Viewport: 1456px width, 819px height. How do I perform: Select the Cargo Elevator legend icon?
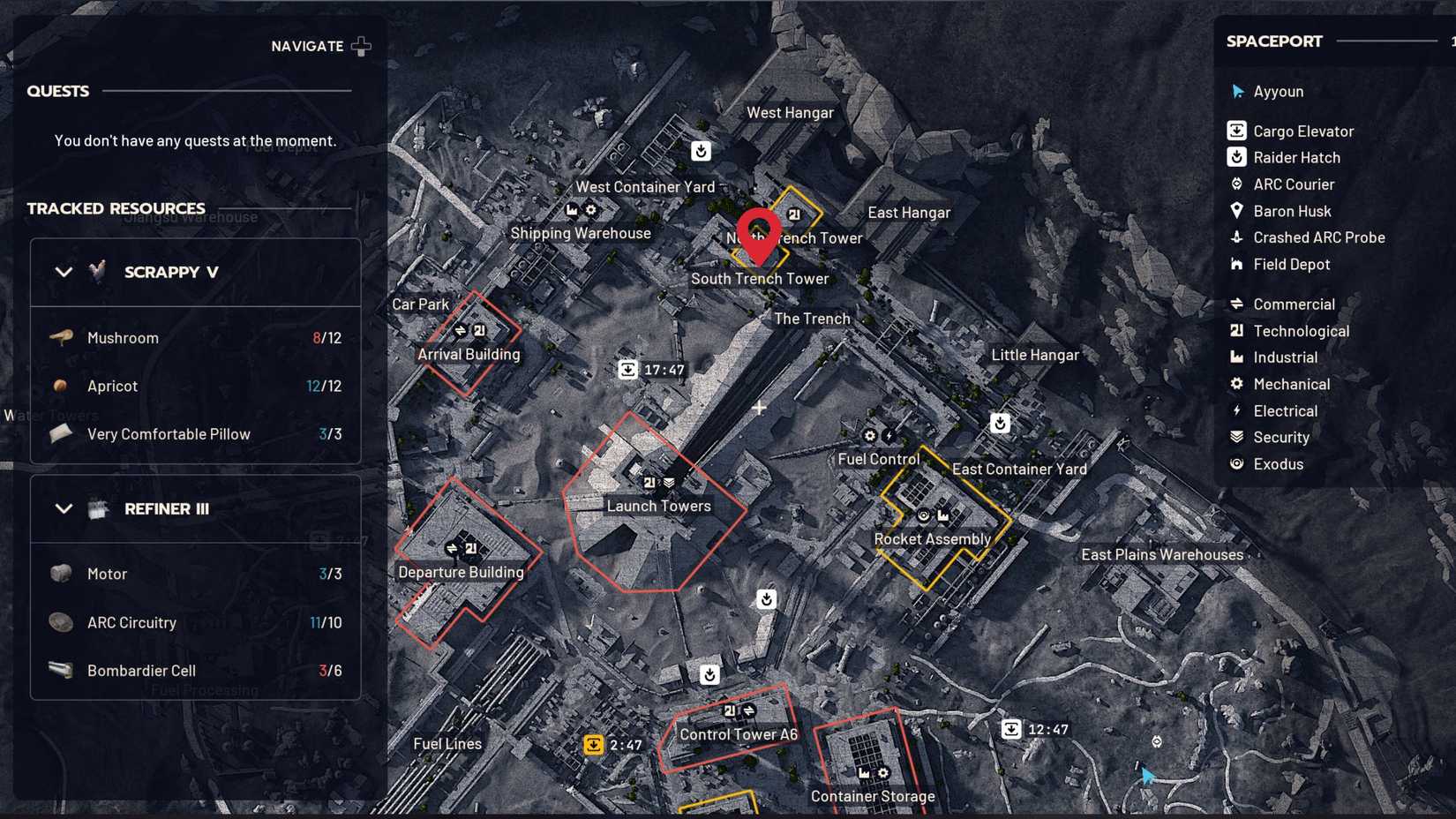point(1236,131)
